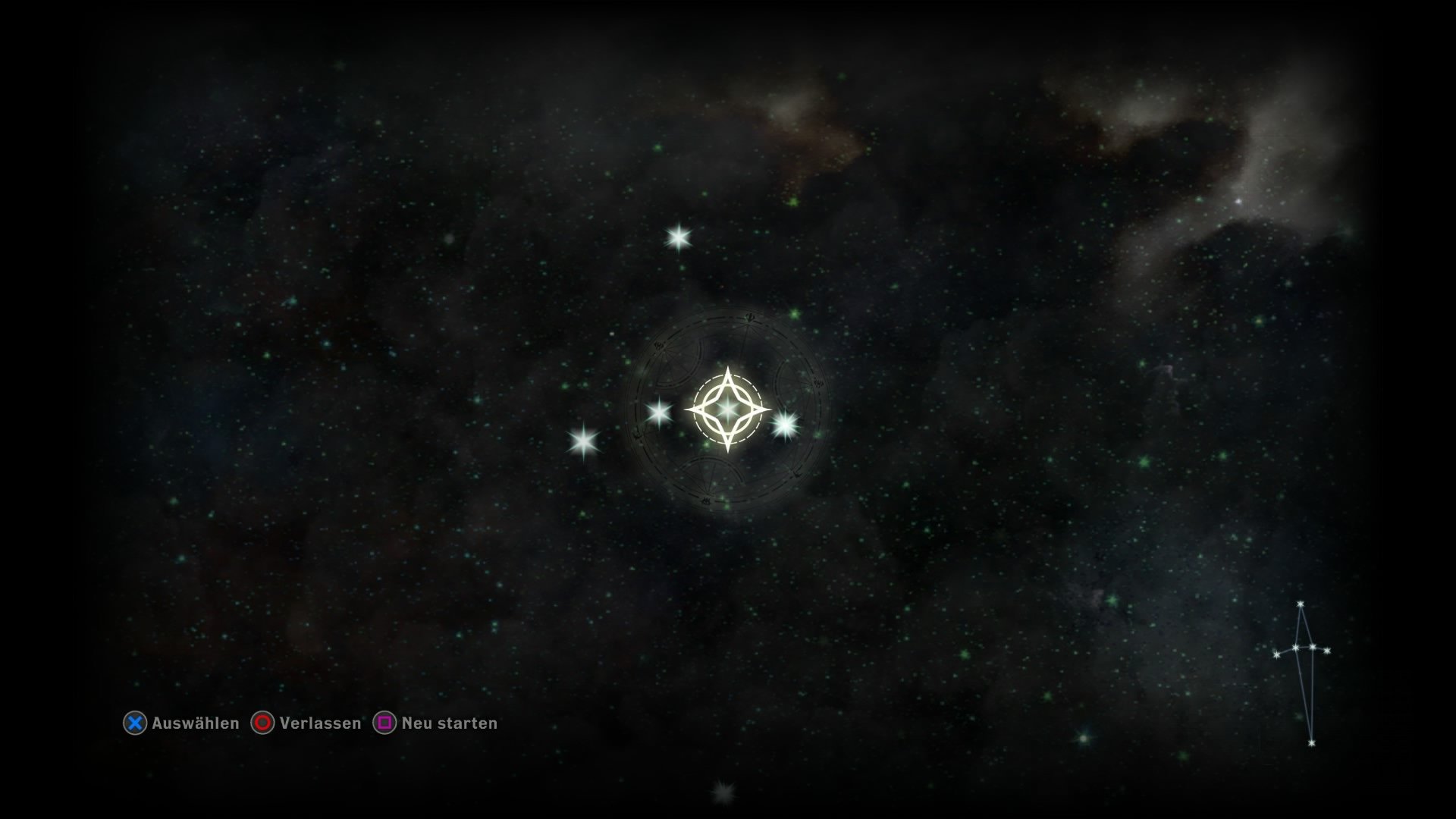Click the glyph at the bottom of the astrarium ring
The width and height of the screenshot is (1456, 819).
[705, 499]
